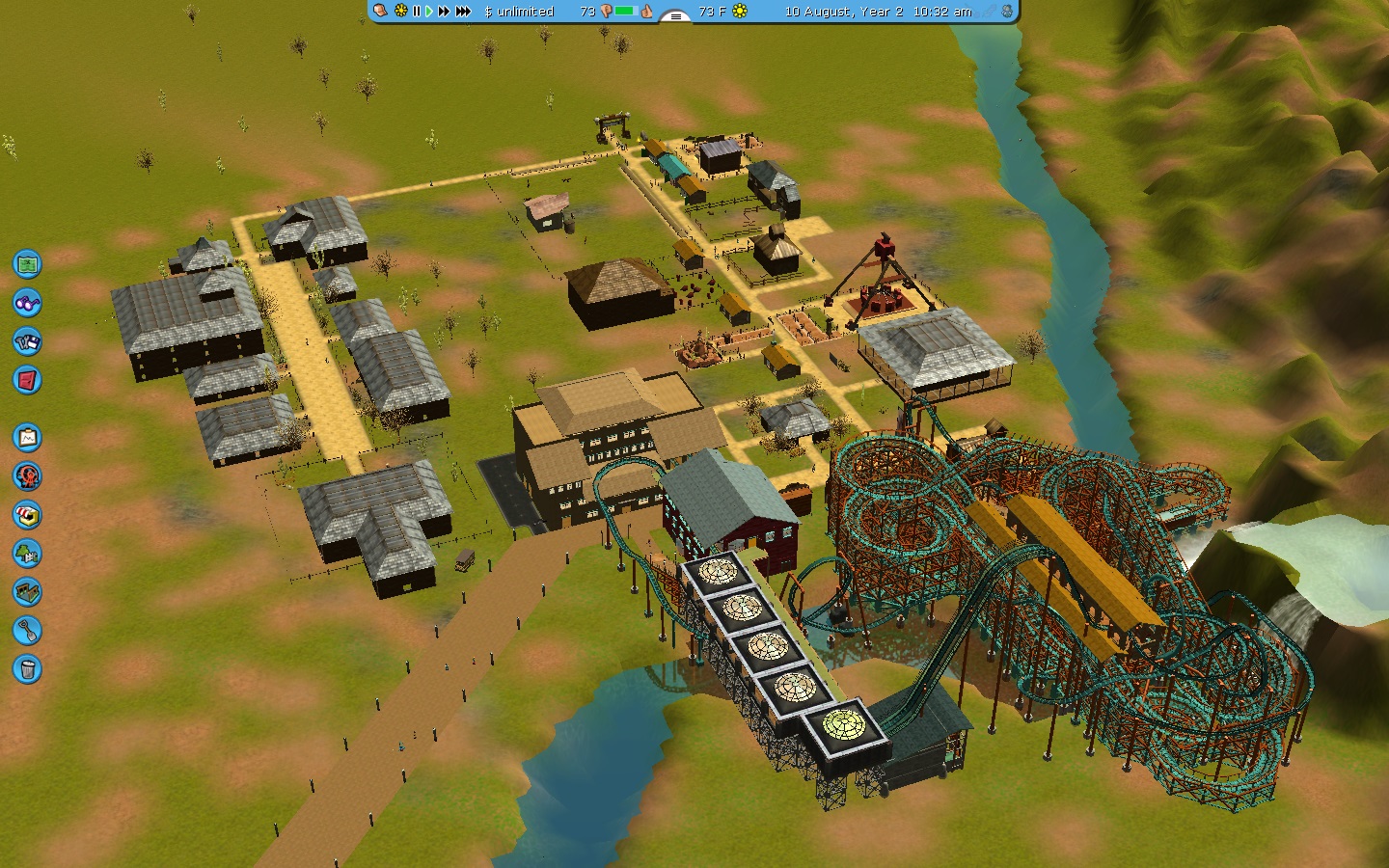Open the park management clipboard

27,437
